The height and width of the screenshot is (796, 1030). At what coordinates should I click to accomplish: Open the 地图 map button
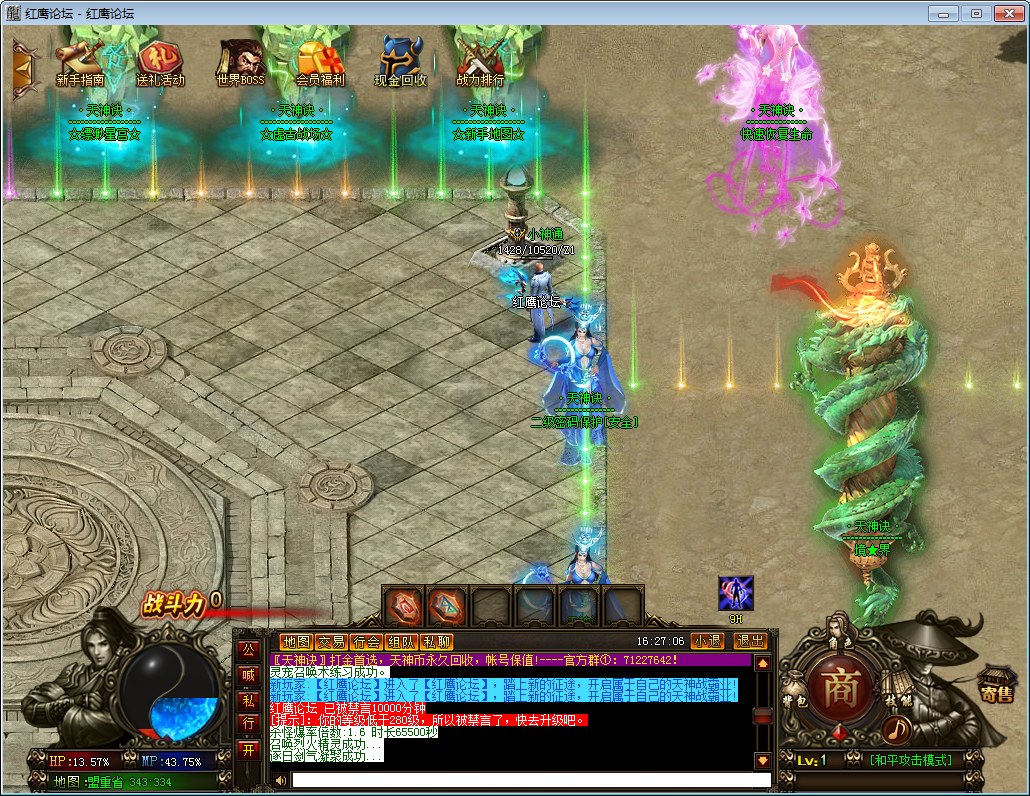point(296,642)
